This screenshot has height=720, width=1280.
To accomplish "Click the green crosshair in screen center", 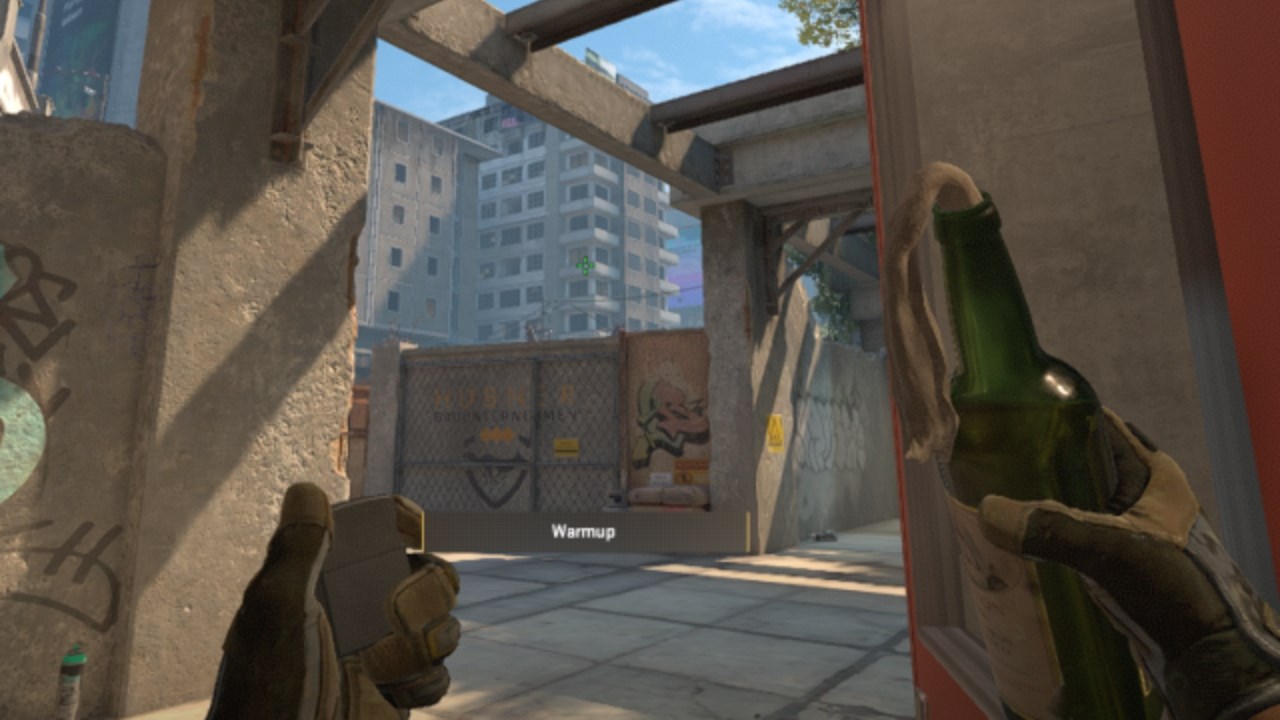I will click(x=583, y=265).
